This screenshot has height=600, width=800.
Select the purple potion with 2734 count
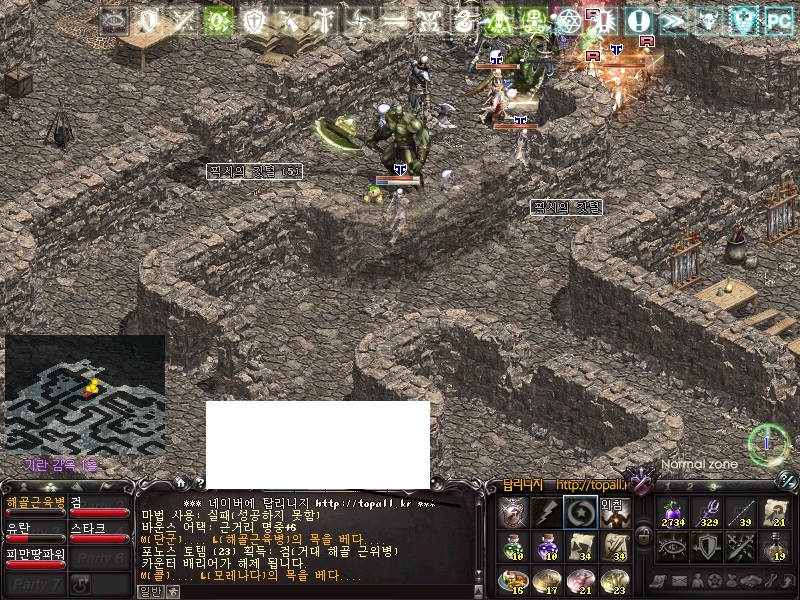point(670,512)
